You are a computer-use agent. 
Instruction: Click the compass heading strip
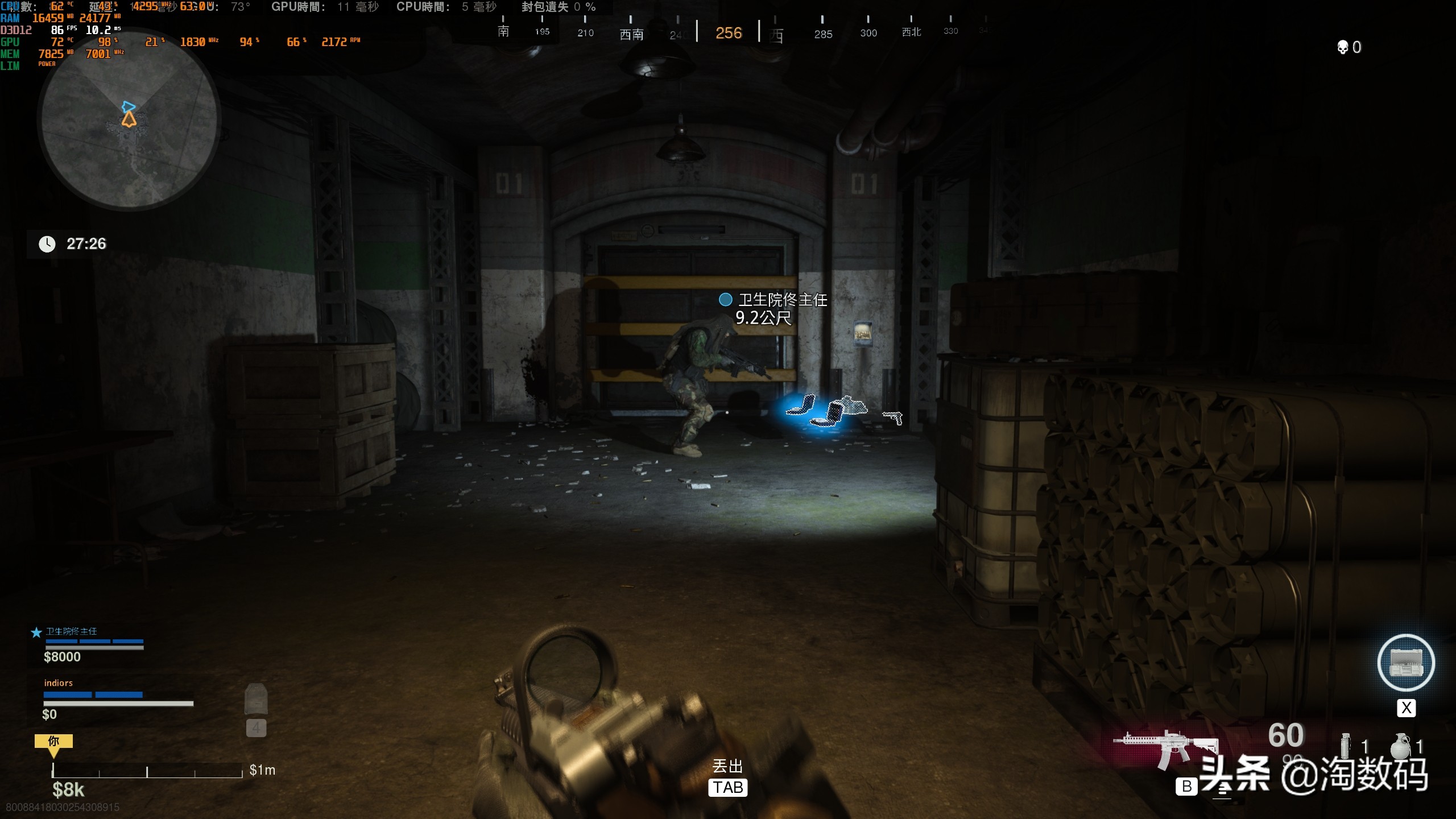click(x=729, y=32)
